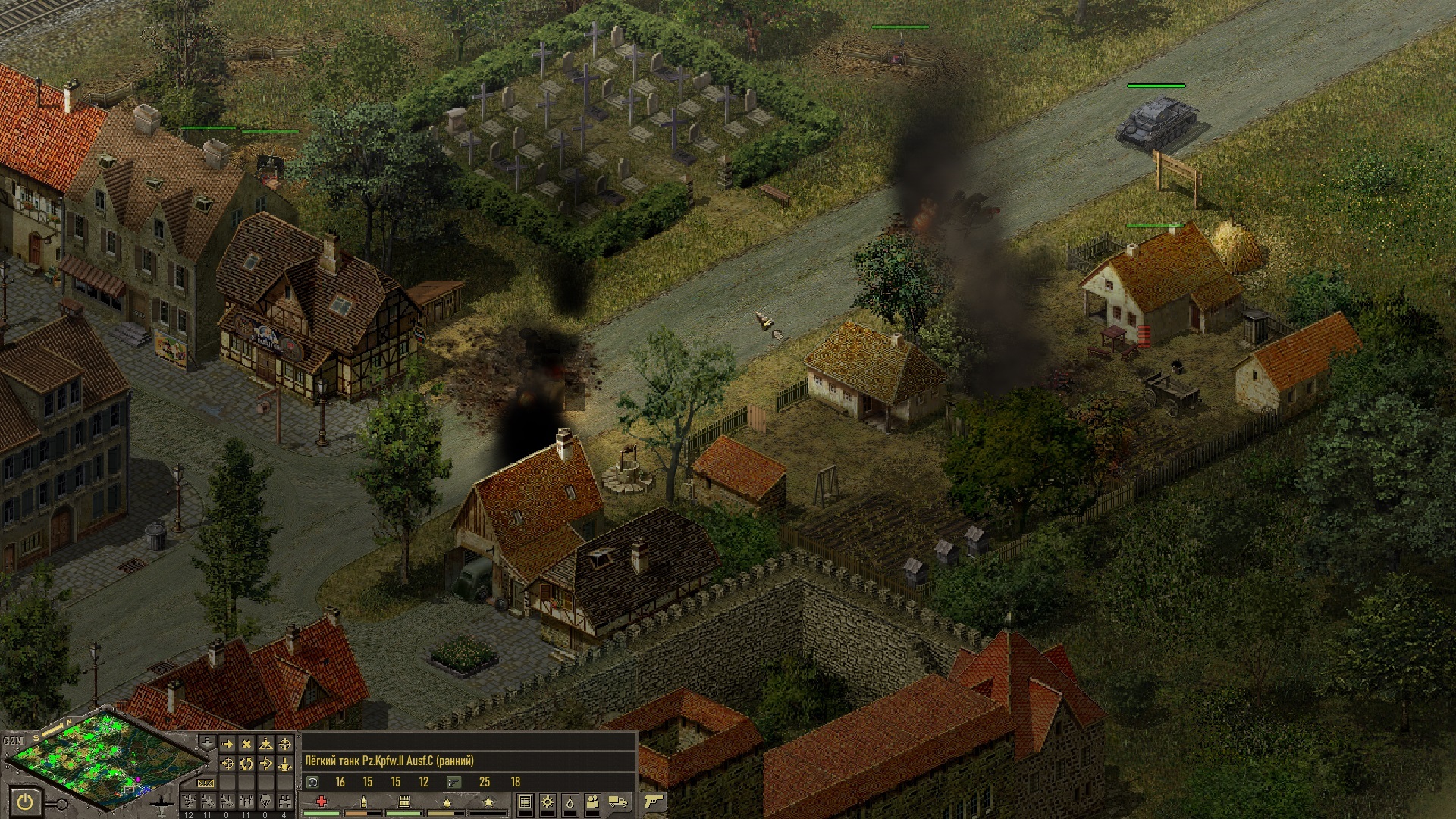Activate the follow arrow-into-chevron command

pyautogui.click(x=266, y=764)
